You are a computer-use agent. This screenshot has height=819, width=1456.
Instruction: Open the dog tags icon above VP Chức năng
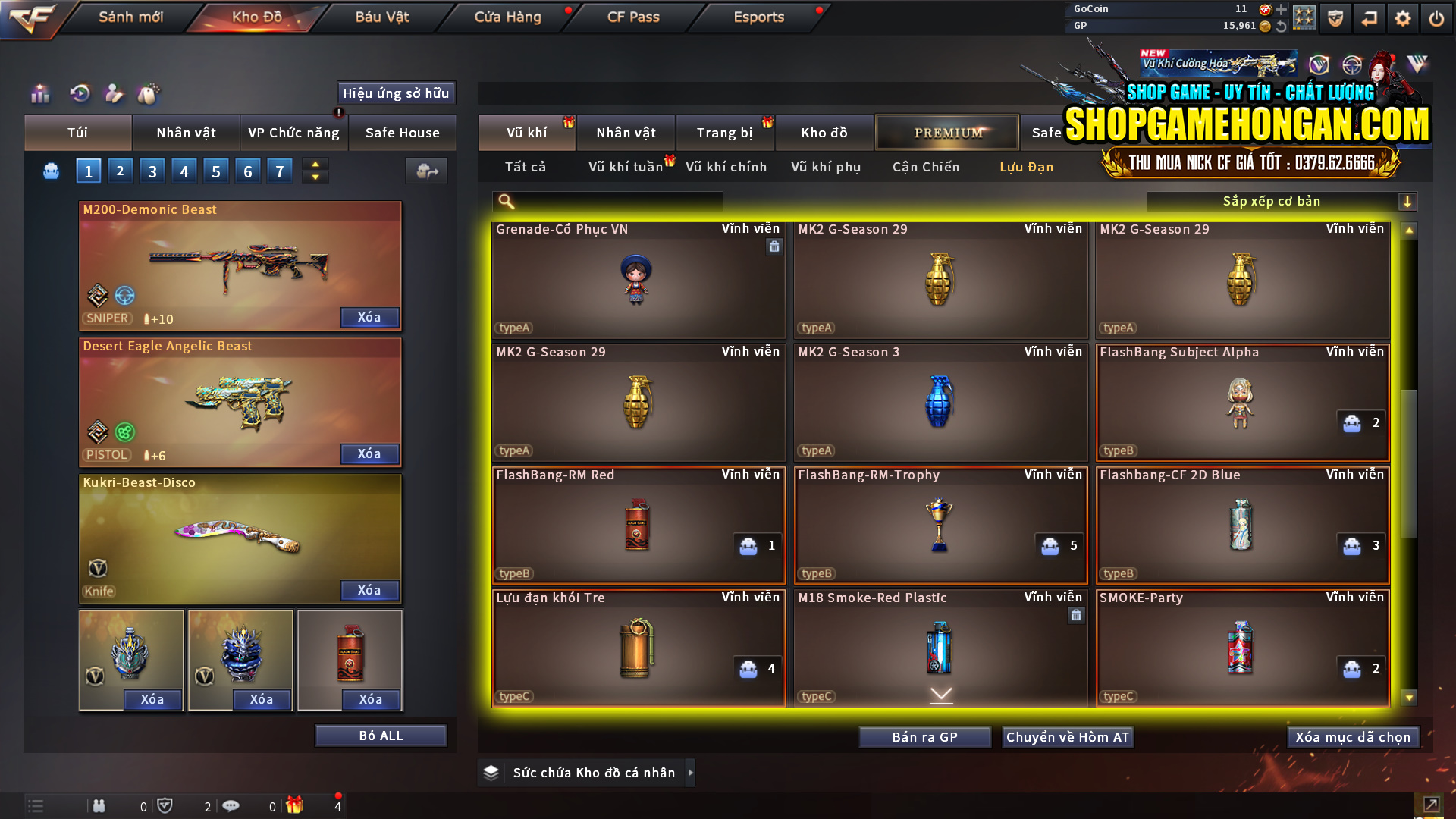pyautogui.click(x=149, y=94)
